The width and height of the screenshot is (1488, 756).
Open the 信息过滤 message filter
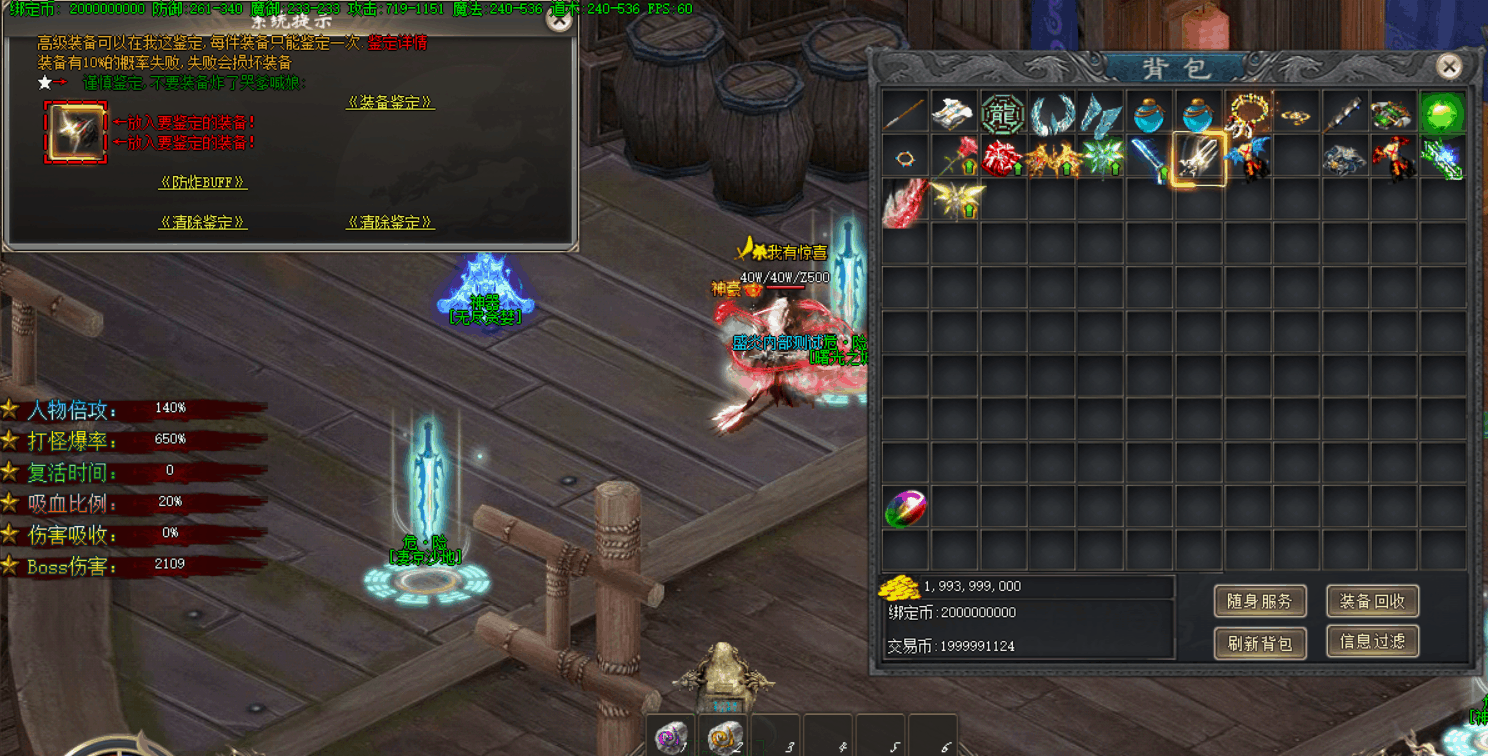click(x=1372, y=641)
